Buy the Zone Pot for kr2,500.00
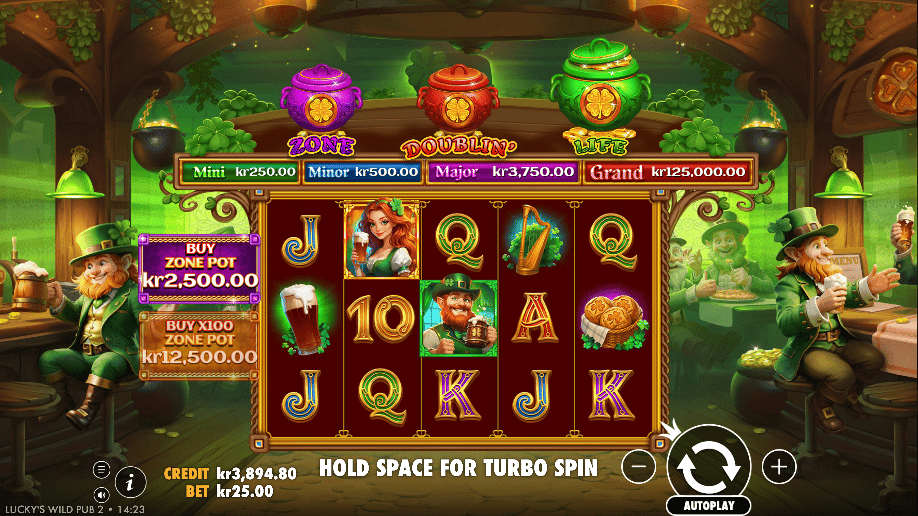918x516 pixels. [x=198, y=268]
